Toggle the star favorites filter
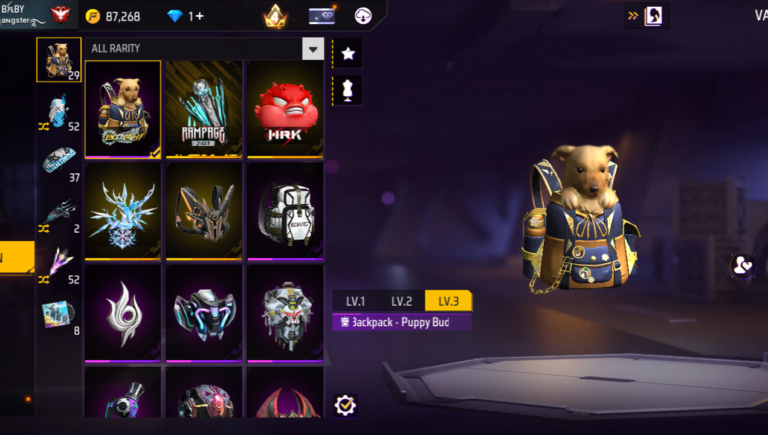The height and width of the screenshot is (435, 768). click(348, 53)
